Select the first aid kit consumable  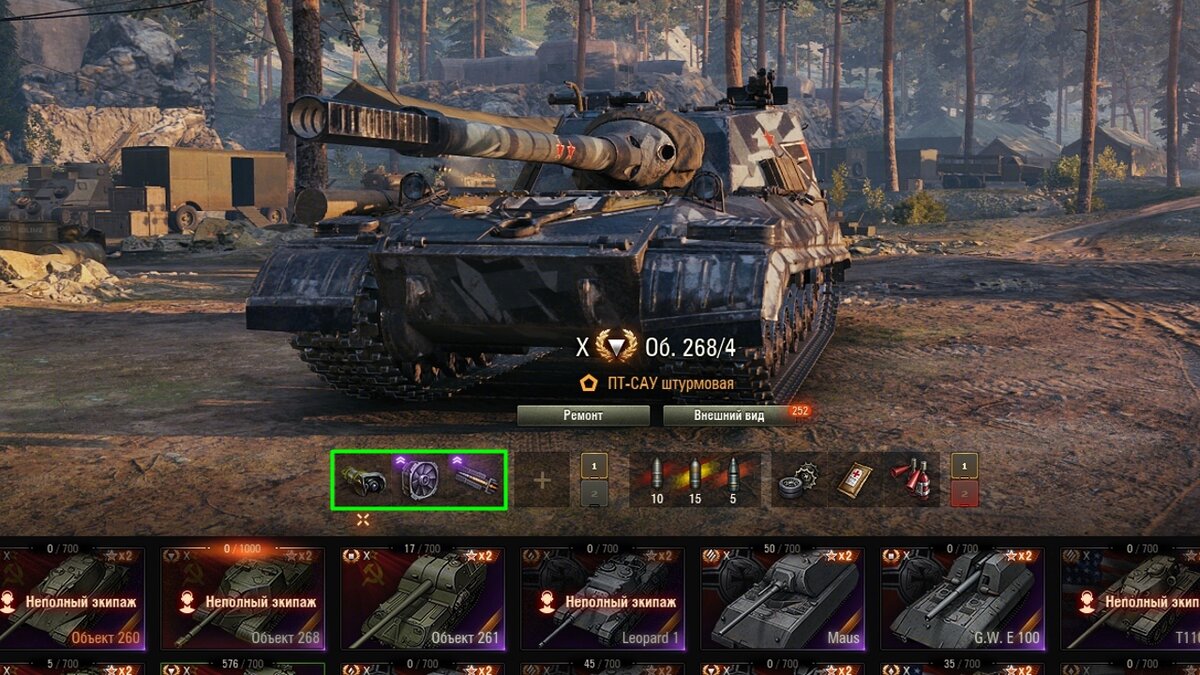tap(856, 480)
